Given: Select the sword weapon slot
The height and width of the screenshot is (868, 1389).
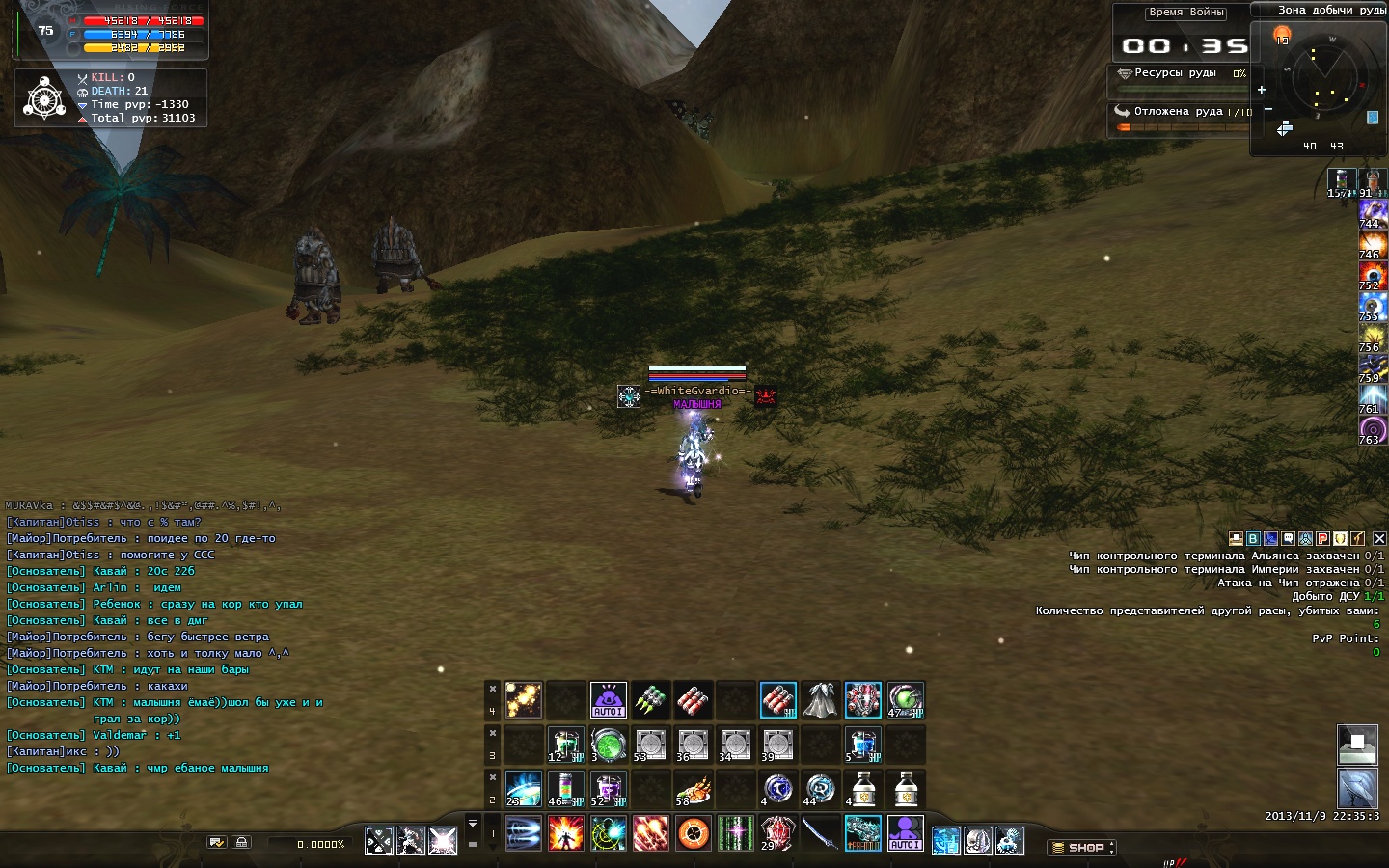Looking at the screenshot, I should coord(820,832).
